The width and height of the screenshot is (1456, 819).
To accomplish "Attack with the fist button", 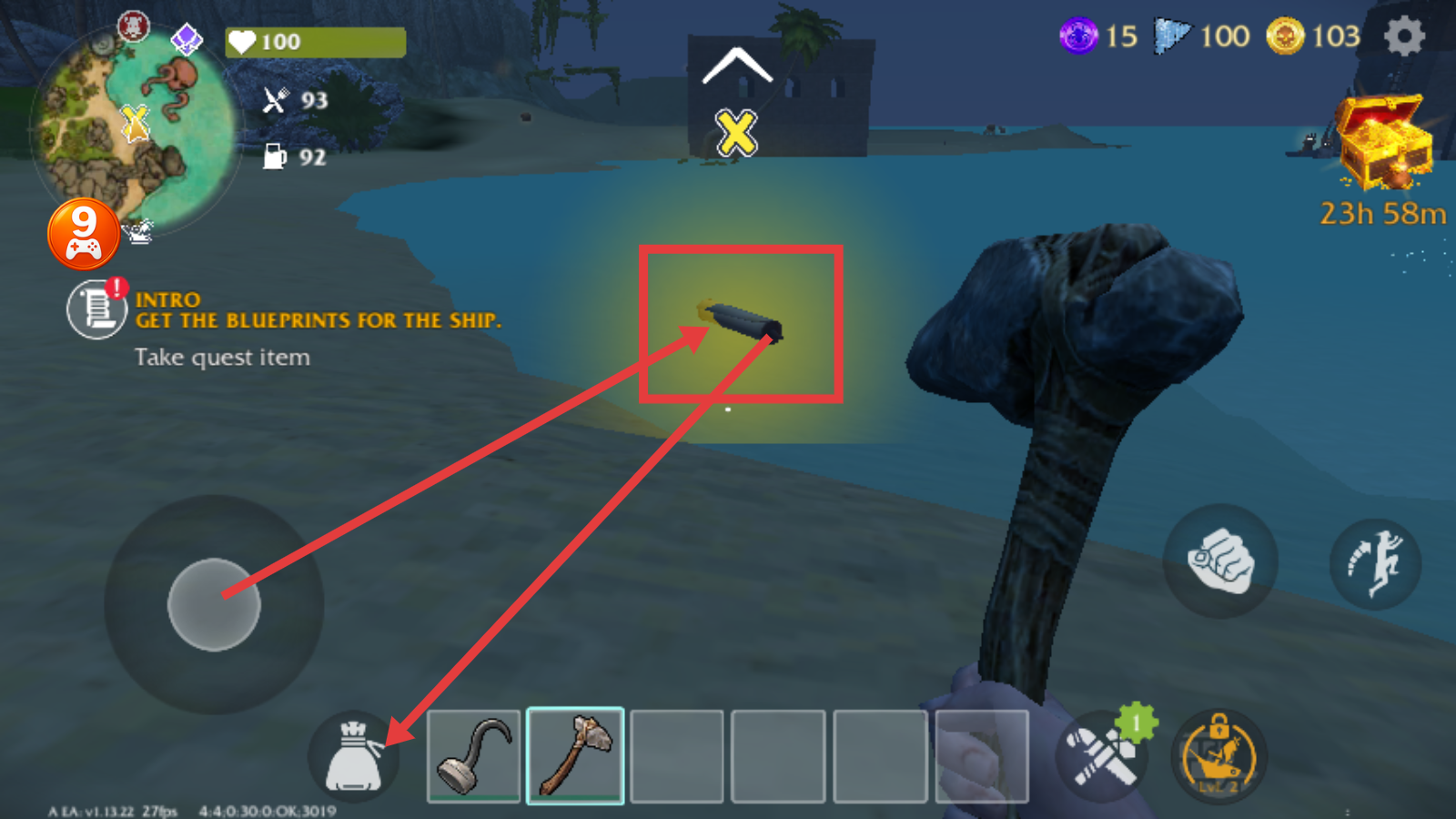I will [1220, 561].
